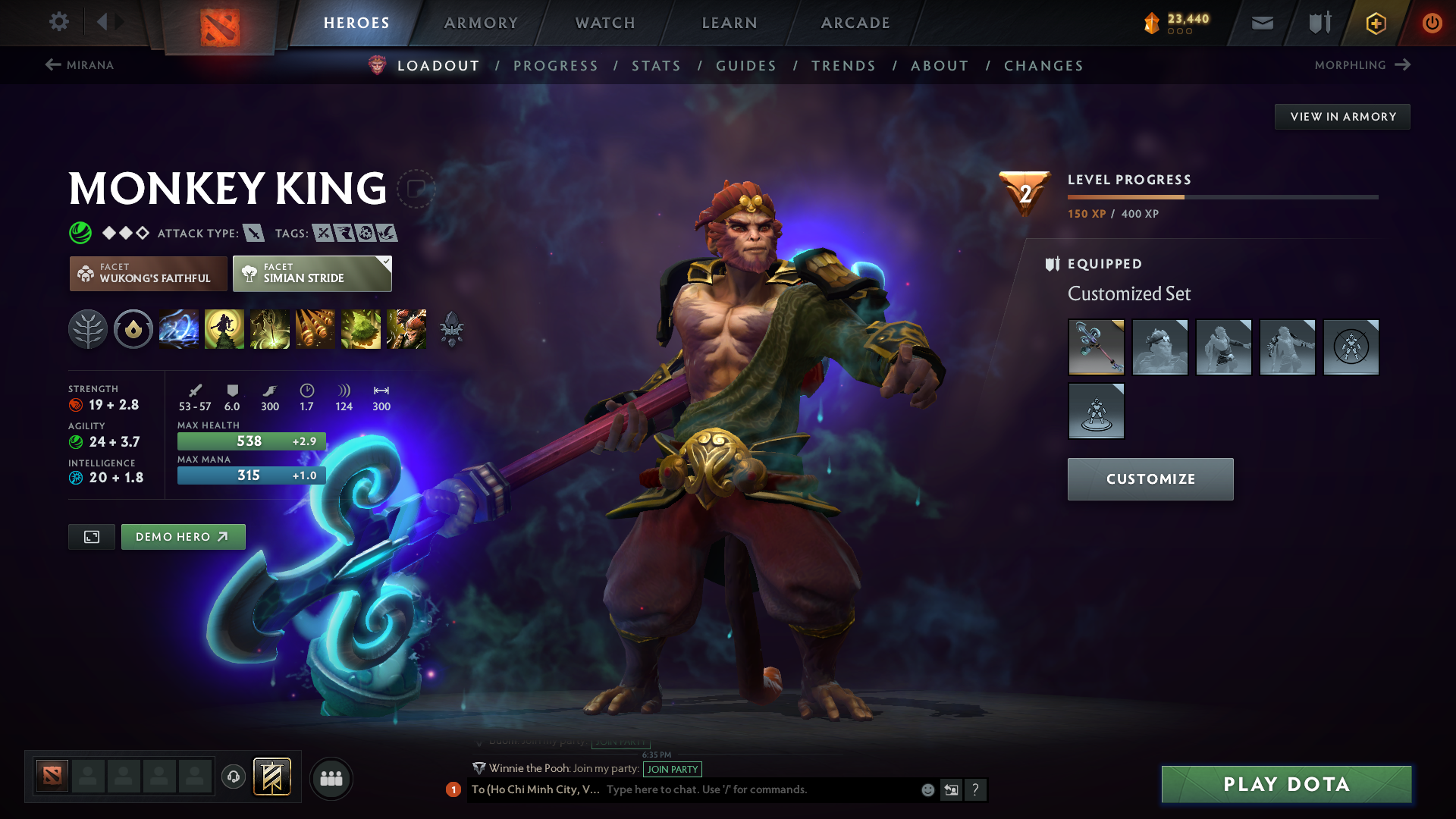1456x819 pixels.
Task: Open Monkey King's talent tree icon
Action: [x=88, y=329]
